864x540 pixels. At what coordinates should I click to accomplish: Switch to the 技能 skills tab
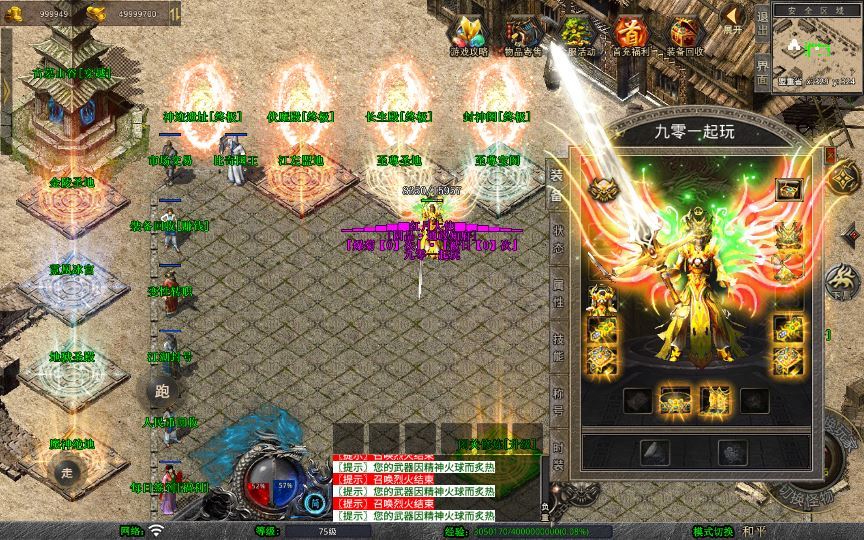pos(557,347)
